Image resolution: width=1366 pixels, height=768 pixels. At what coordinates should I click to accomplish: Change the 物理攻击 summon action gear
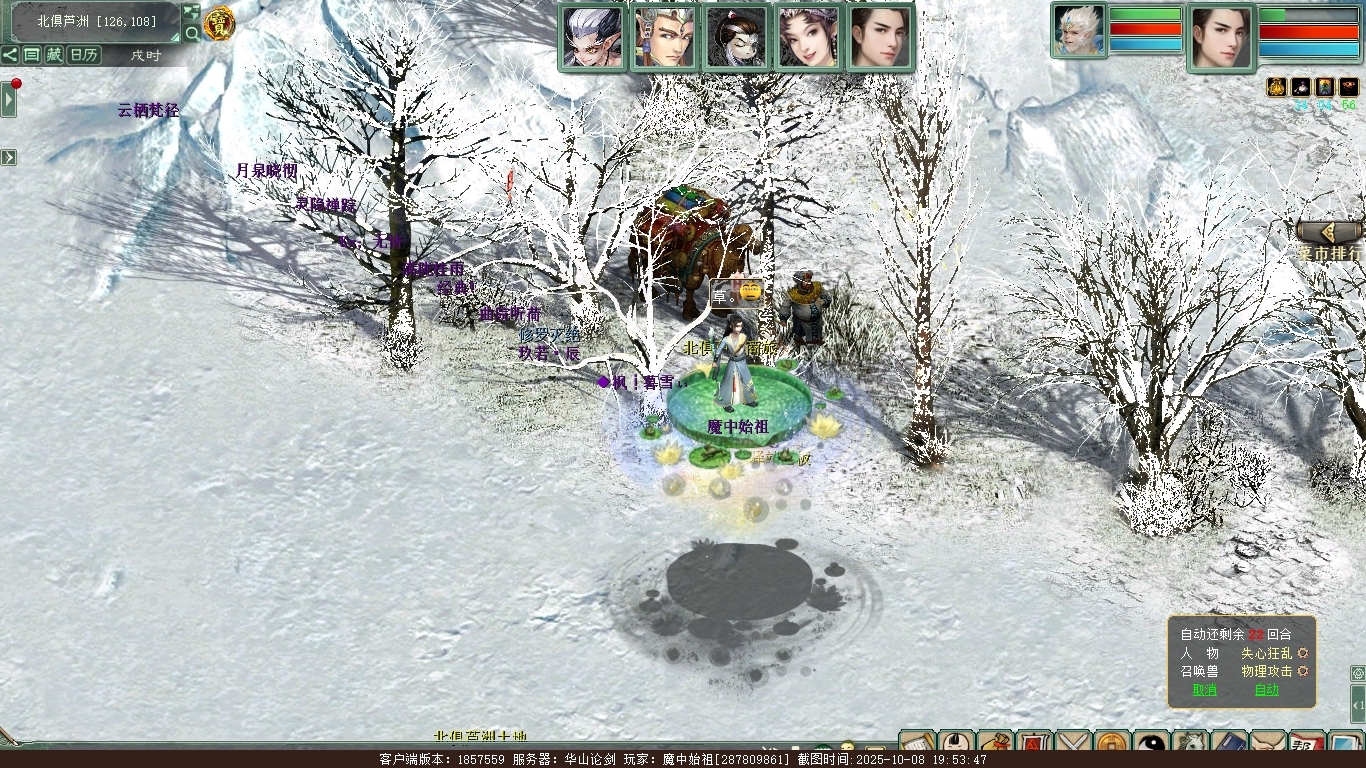click(1303, 672)
